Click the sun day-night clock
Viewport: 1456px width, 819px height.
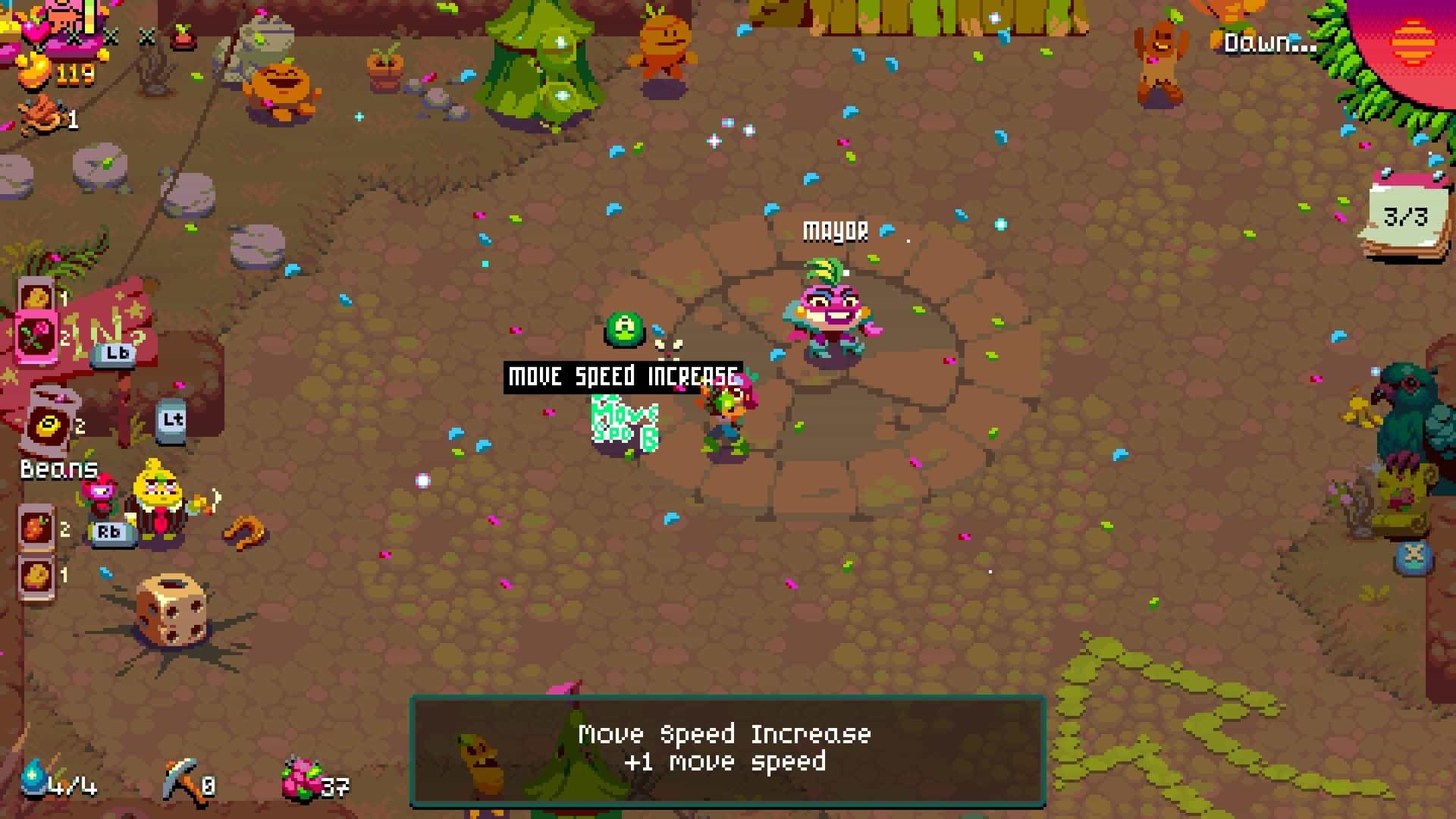(x=1412, y=42)
